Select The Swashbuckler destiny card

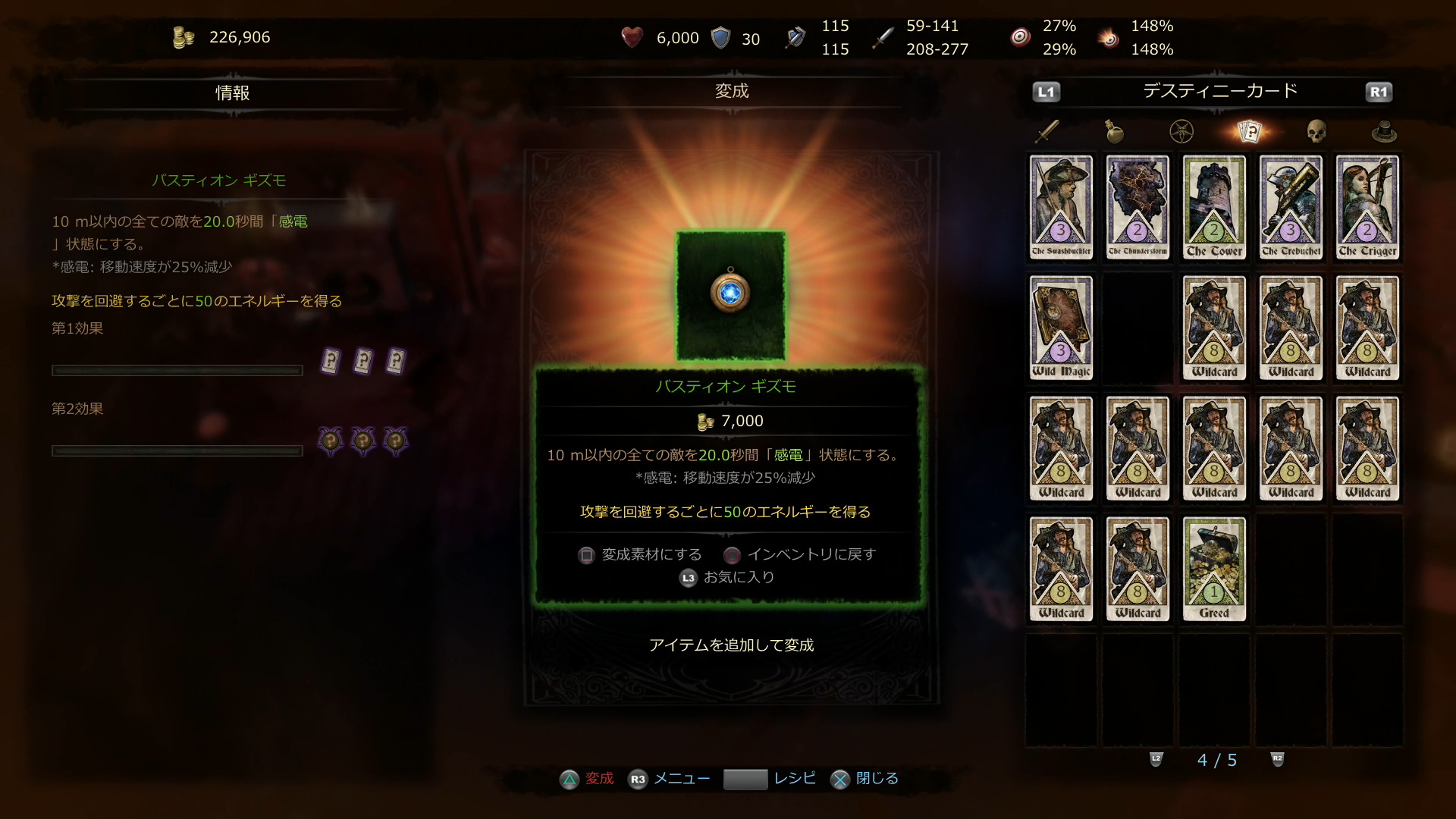tap(1061, 207)
